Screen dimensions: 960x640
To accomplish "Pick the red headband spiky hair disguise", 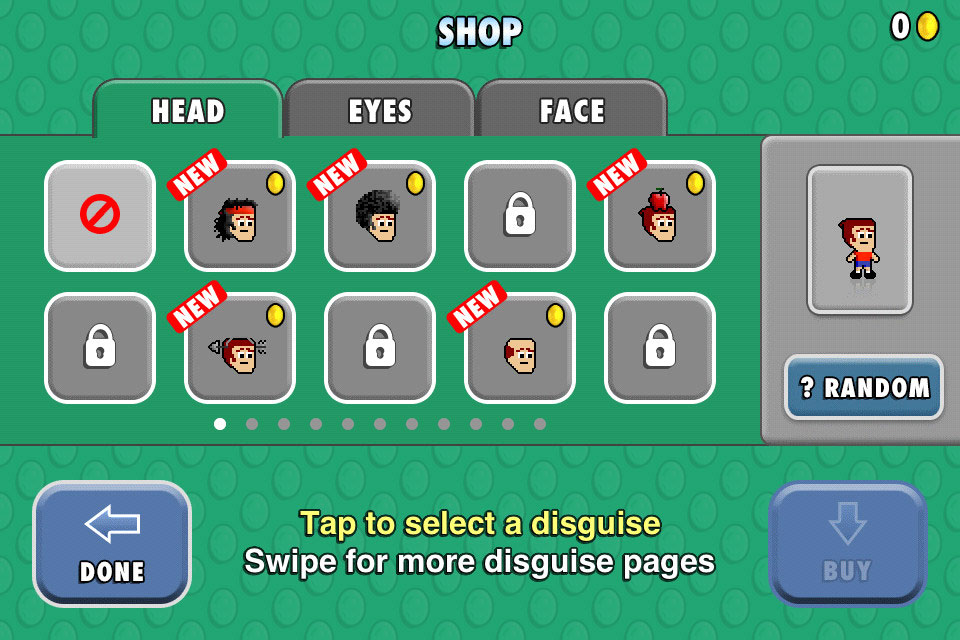I will (x=240, y=215).
